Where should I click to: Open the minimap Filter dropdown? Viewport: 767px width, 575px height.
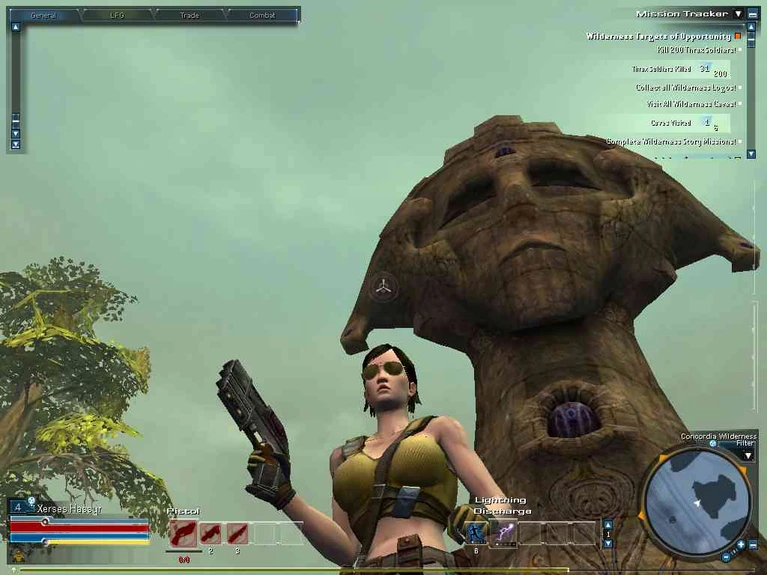click(x=747, y=456)
